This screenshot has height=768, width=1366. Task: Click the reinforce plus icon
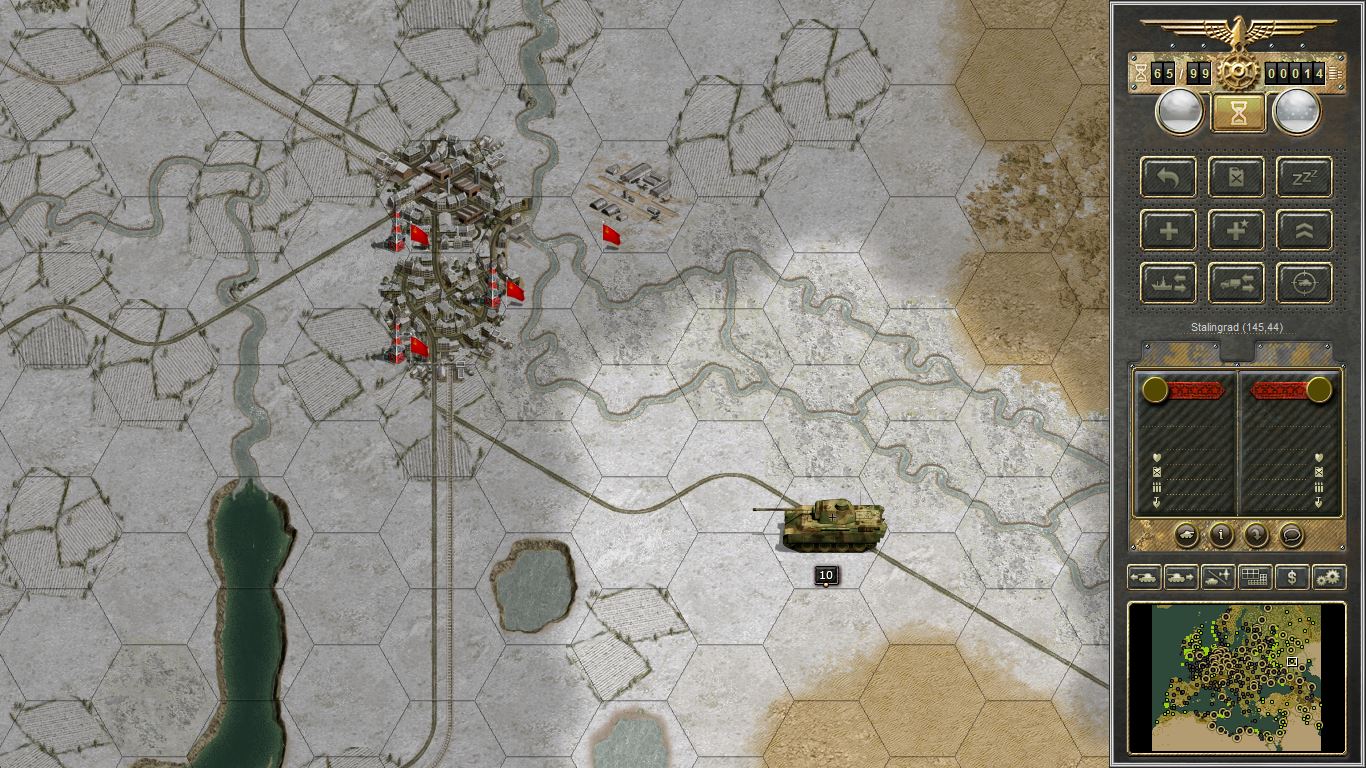click(x=1167, y=230)
